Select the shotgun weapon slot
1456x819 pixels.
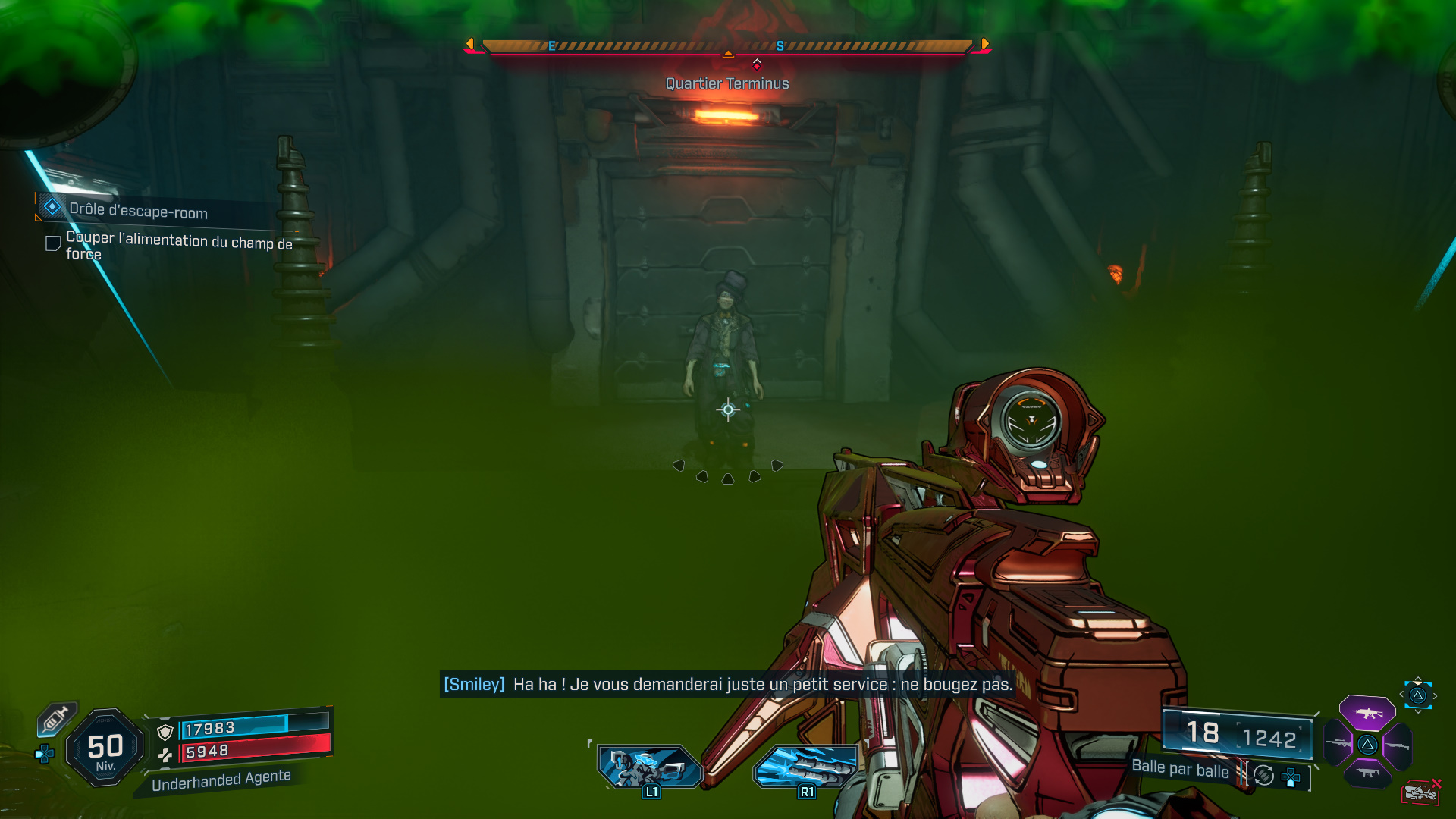(1398, 745)
